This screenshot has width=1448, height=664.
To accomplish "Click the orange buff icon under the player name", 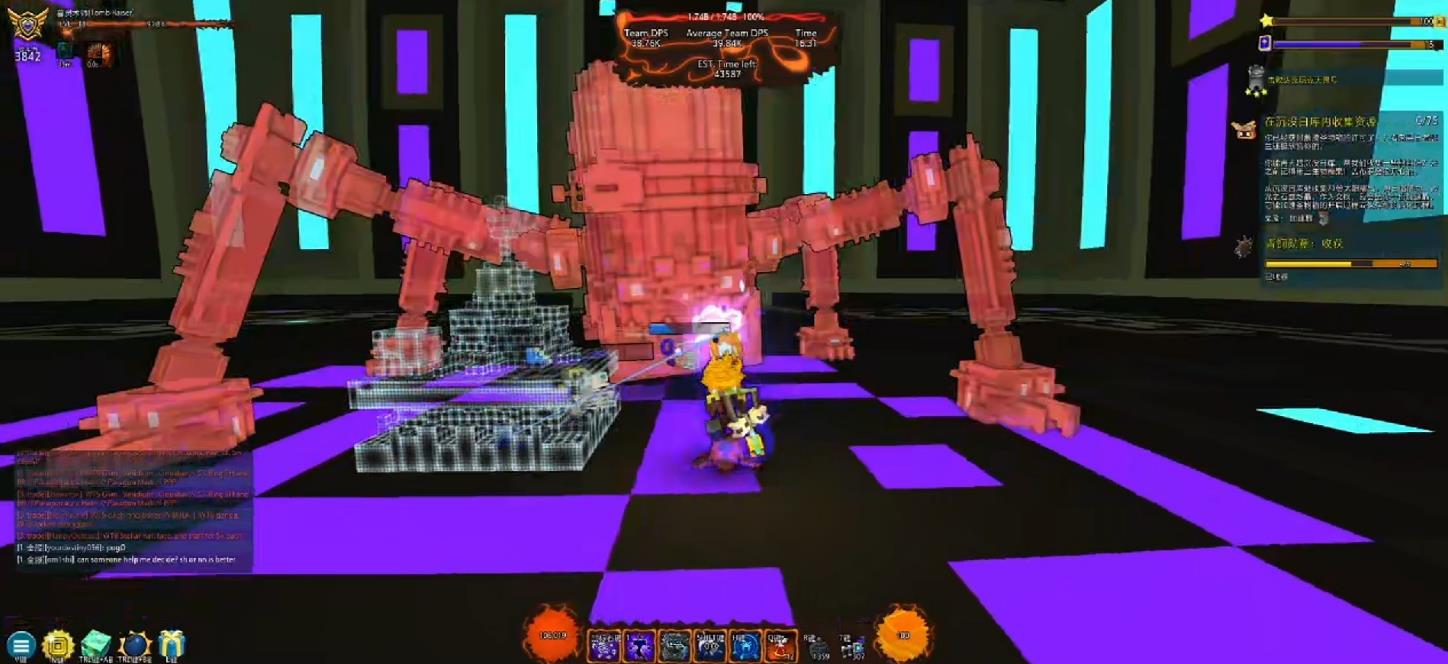I will (x=100, y=53).
